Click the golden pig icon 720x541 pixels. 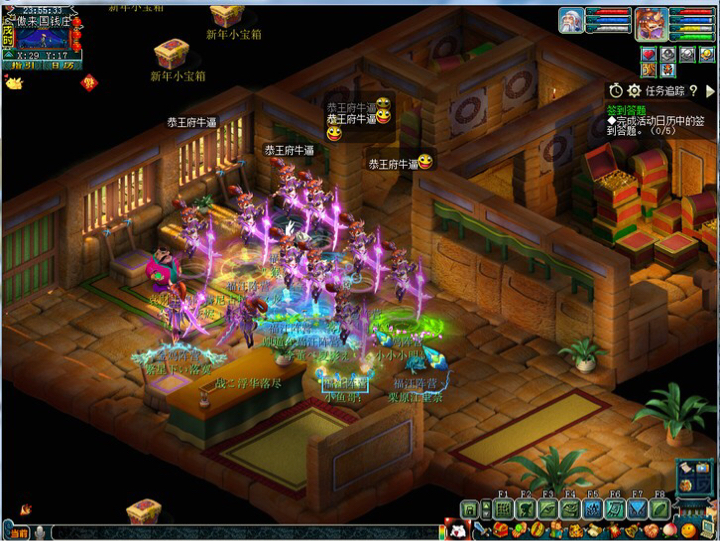point(13,83)
